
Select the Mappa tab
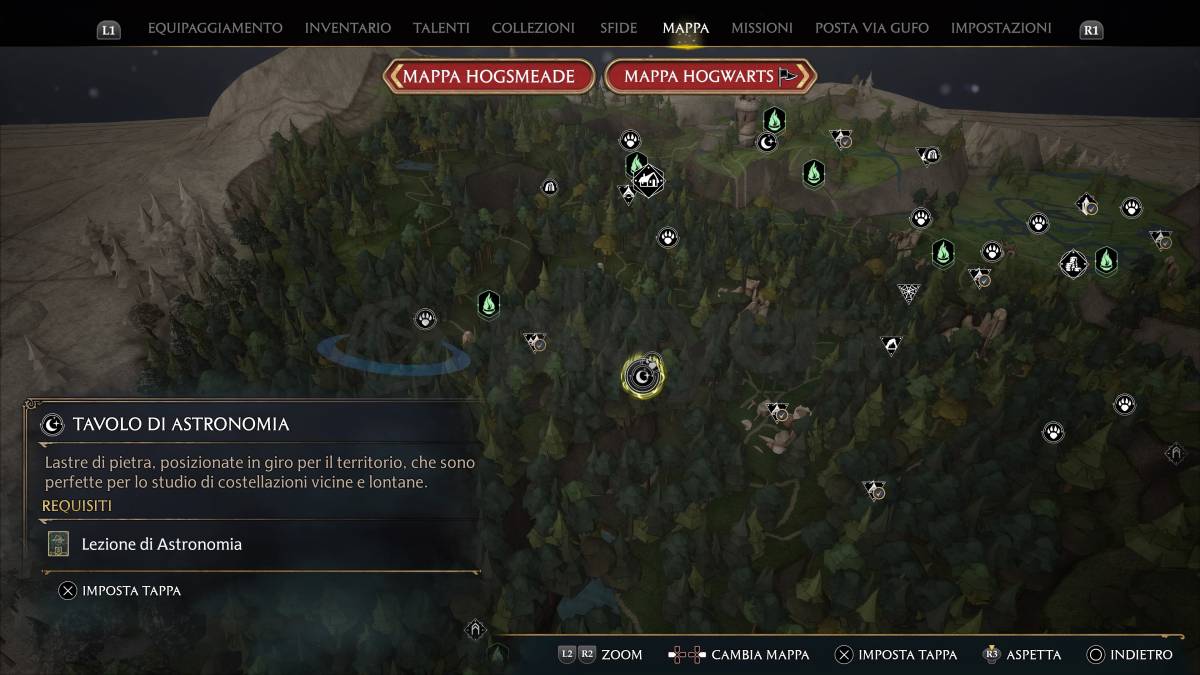click(685, 28)
